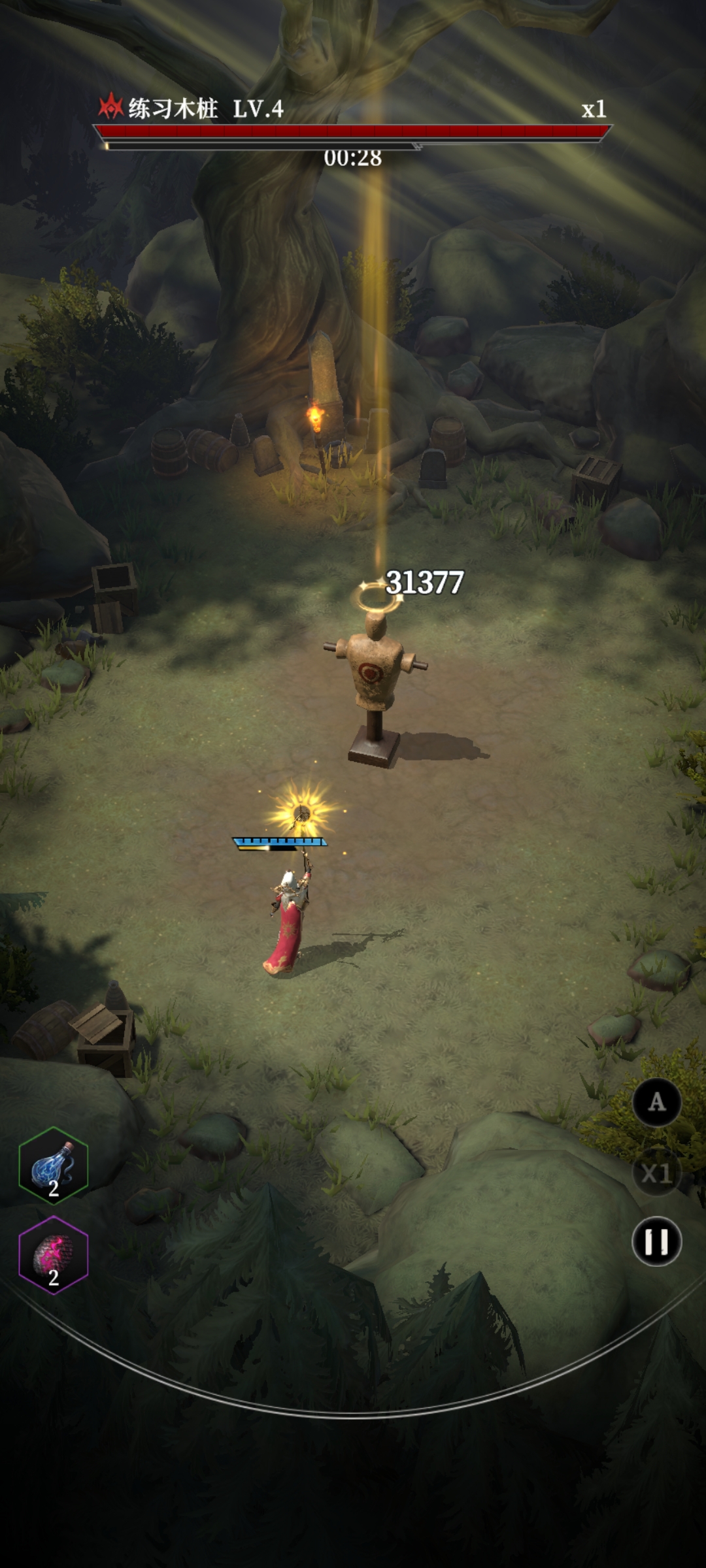Change the X1 battle speed
The height and width of the screenshot is (1568, 706).
pos(656,1173)
